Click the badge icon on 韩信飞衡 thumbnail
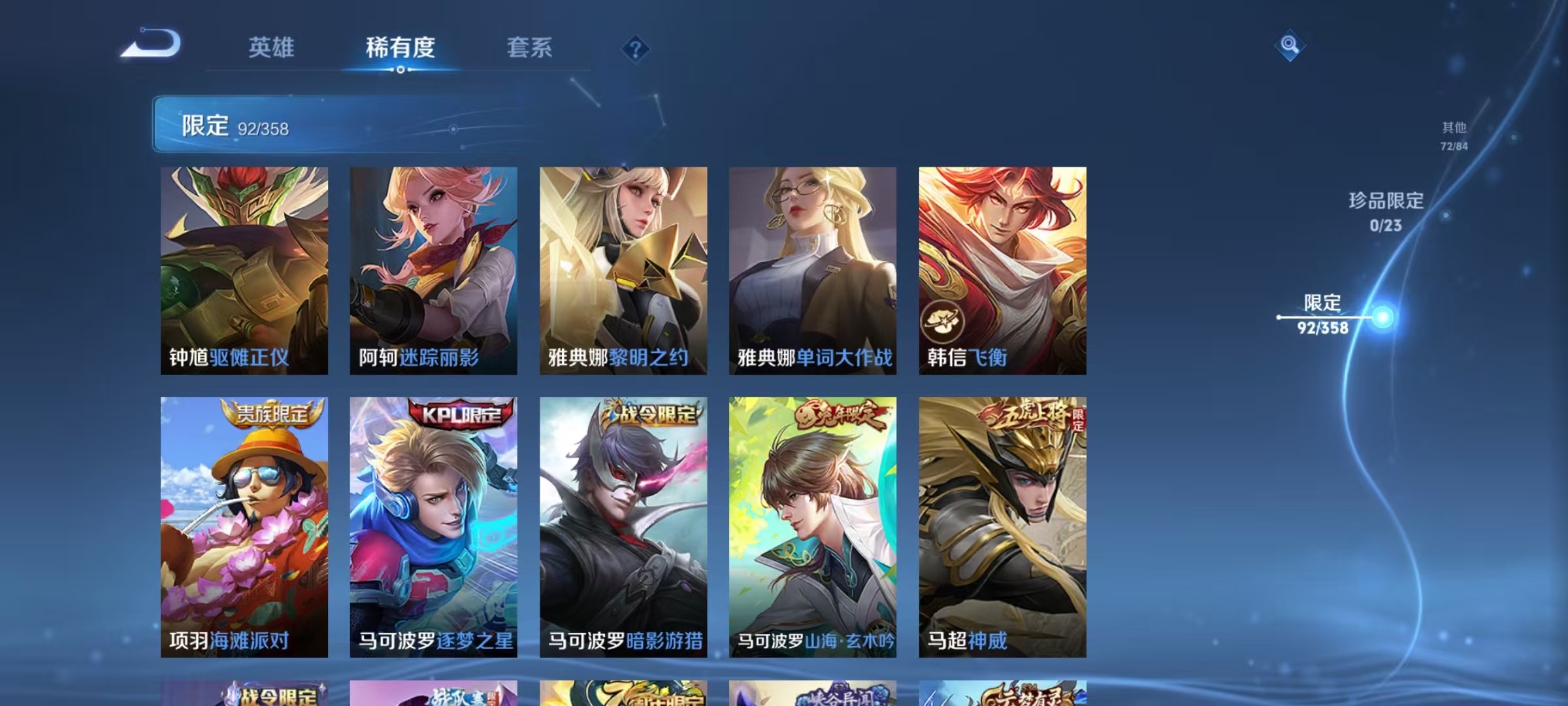 click(942, 321)
